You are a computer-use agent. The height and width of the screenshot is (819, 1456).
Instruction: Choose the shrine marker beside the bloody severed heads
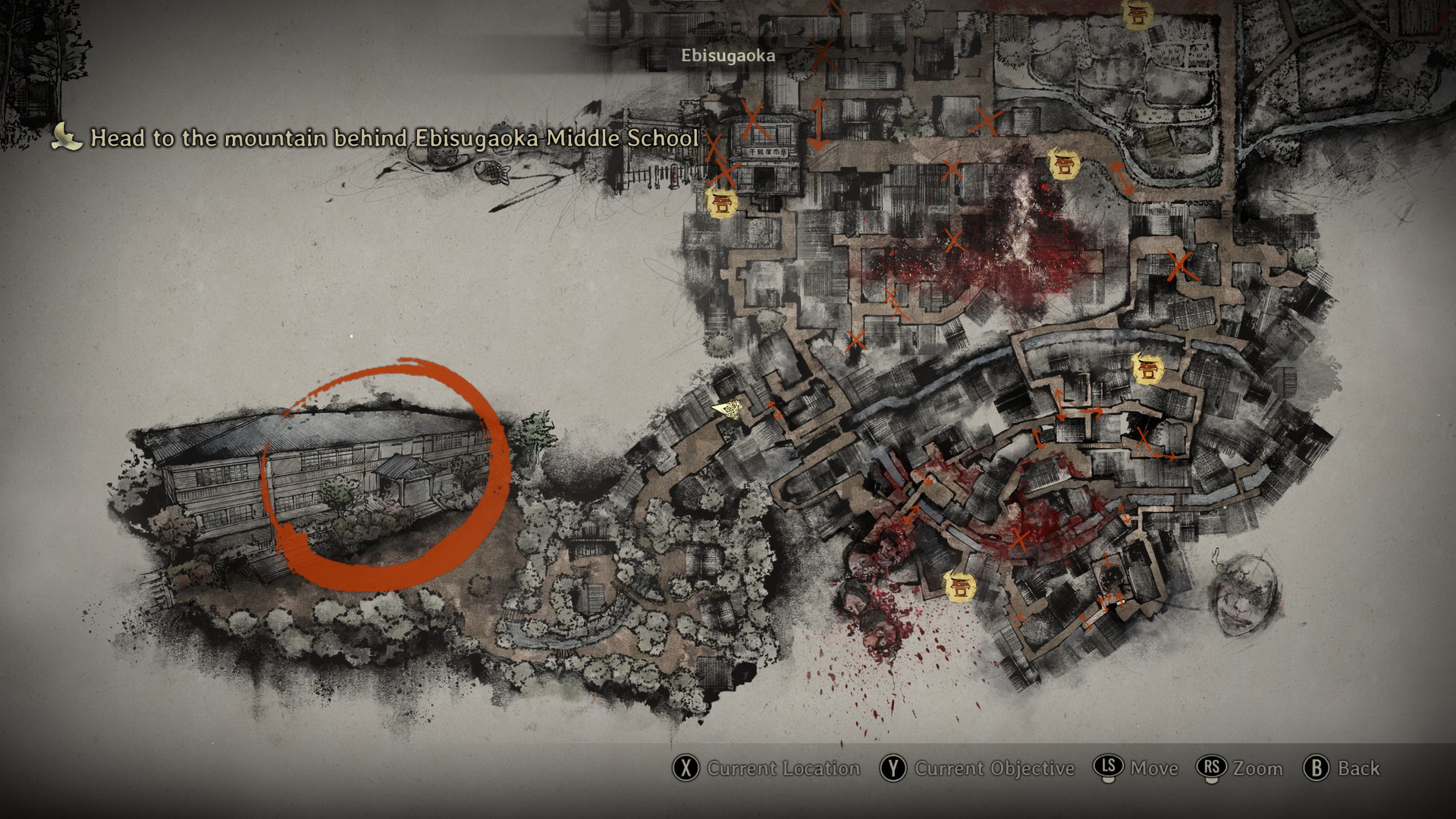[959, 586]
